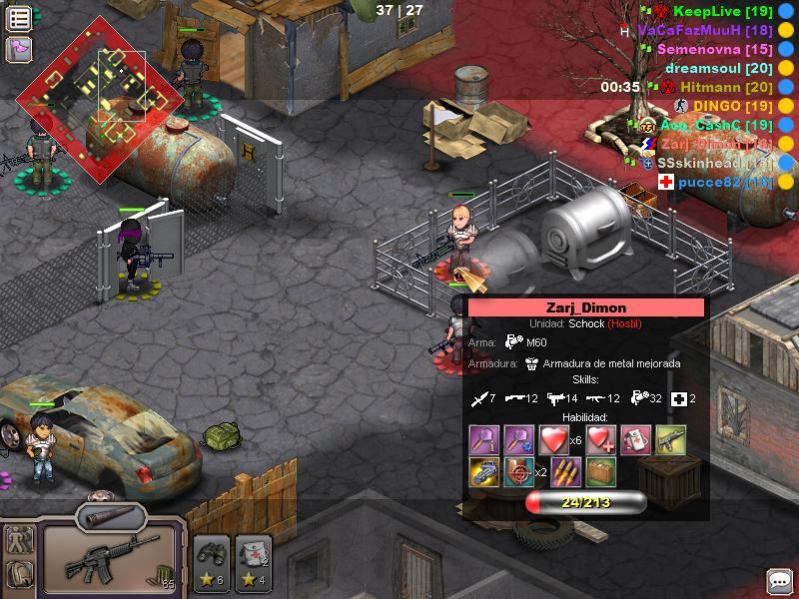This screenshot has width=799, height=599.
Task: Switch to the melee club weapon slot
Action: point(110,518)
